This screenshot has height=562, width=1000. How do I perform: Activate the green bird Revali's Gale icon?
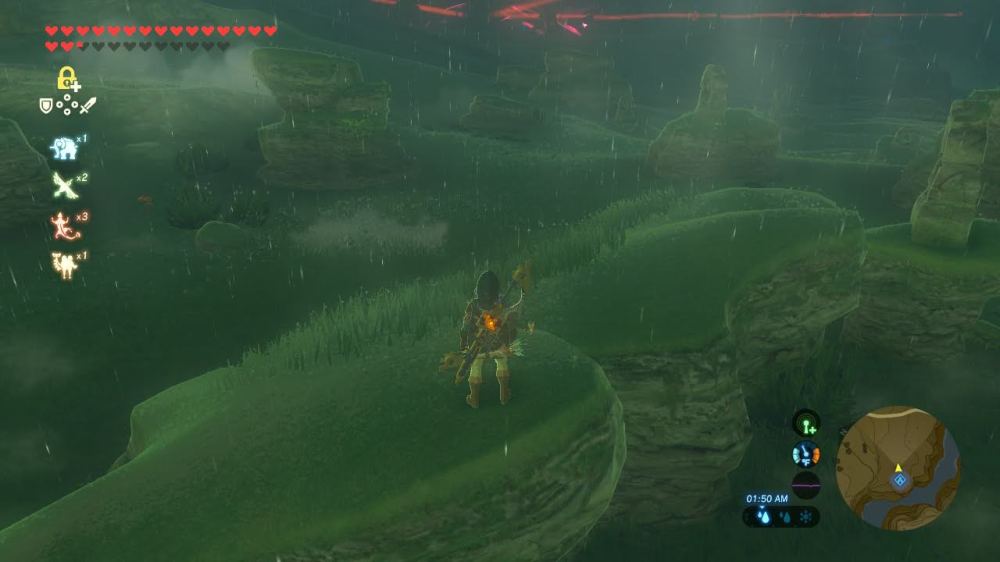pos(64,186)
